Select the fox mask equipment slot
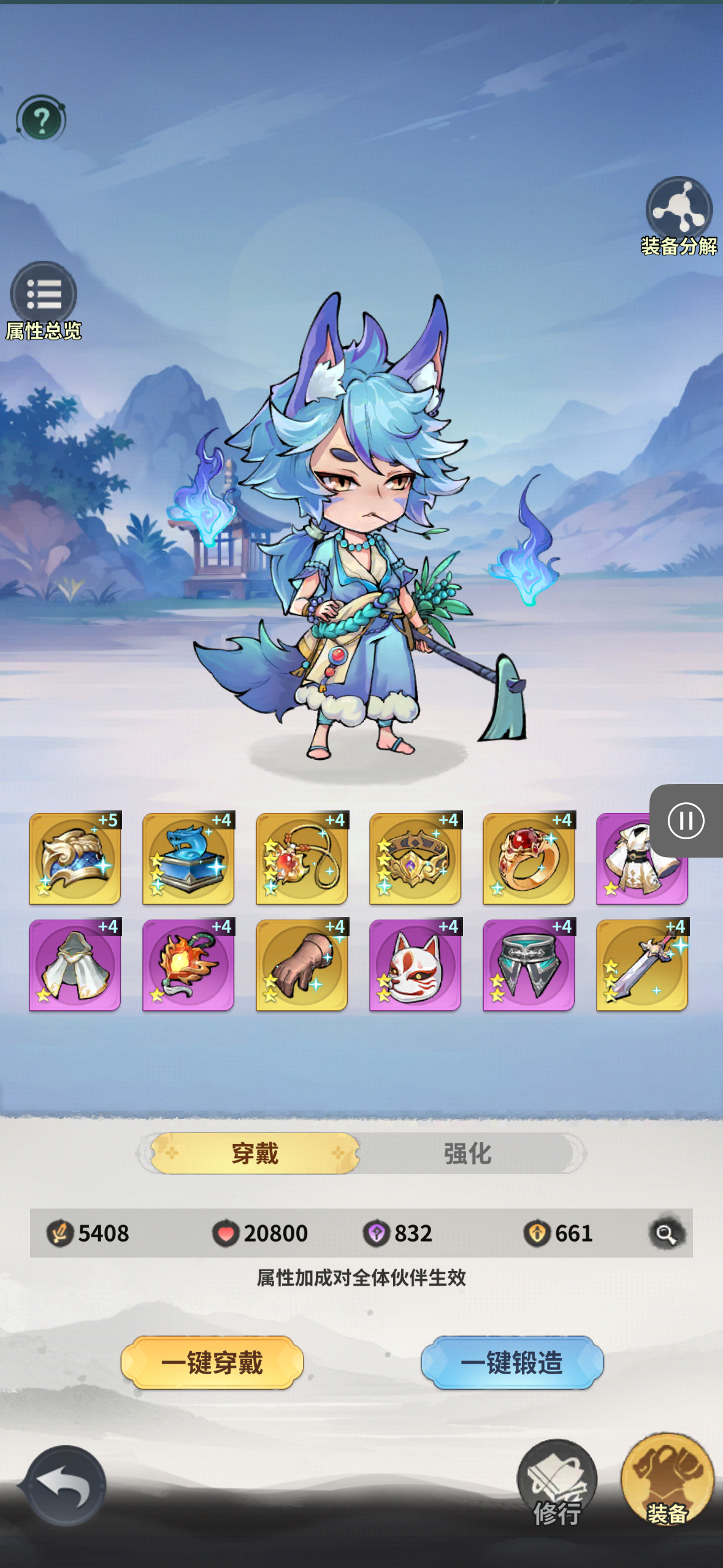 coord(415,965)
